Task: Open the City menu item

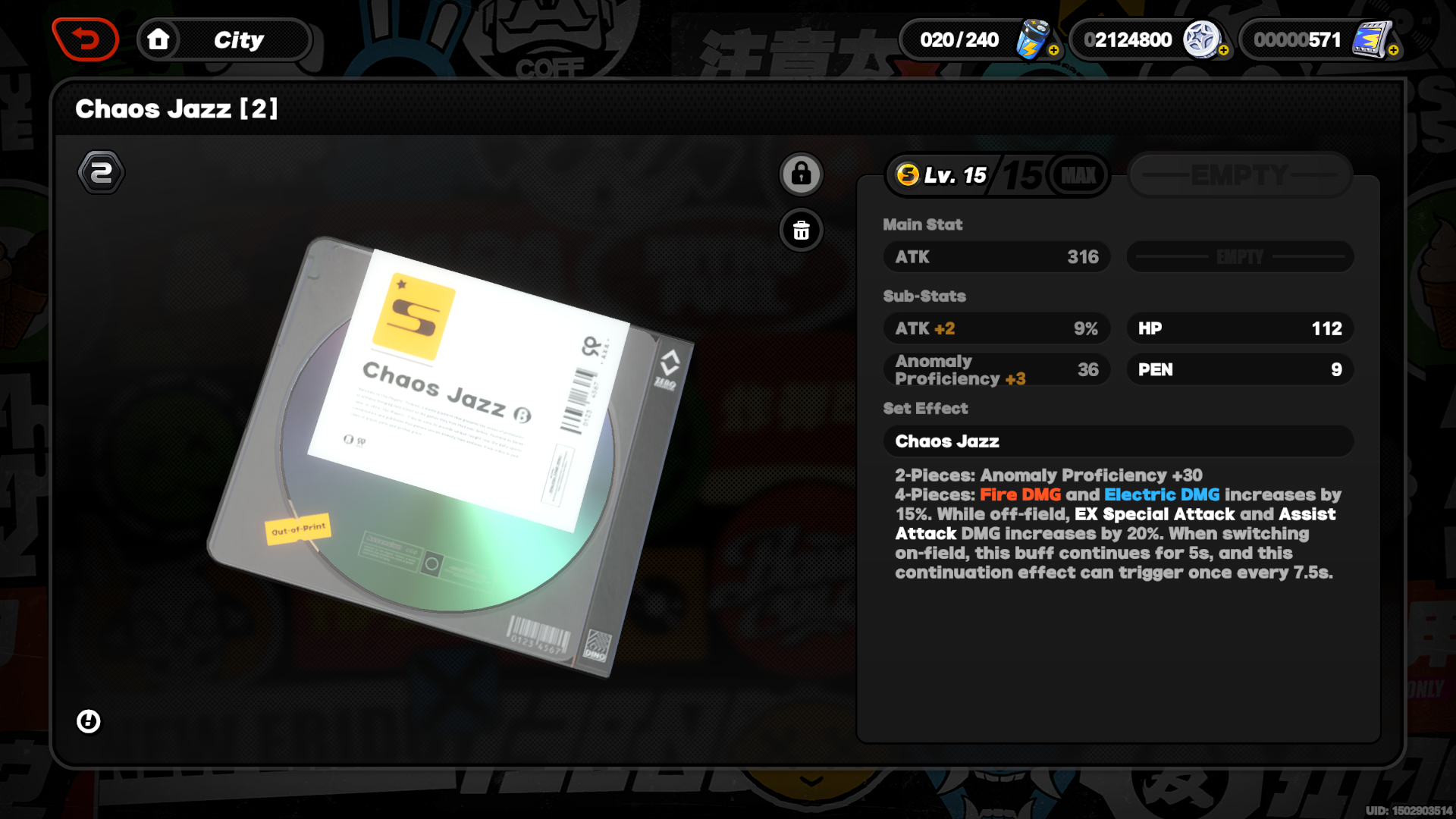Action: tap(239, 39)
